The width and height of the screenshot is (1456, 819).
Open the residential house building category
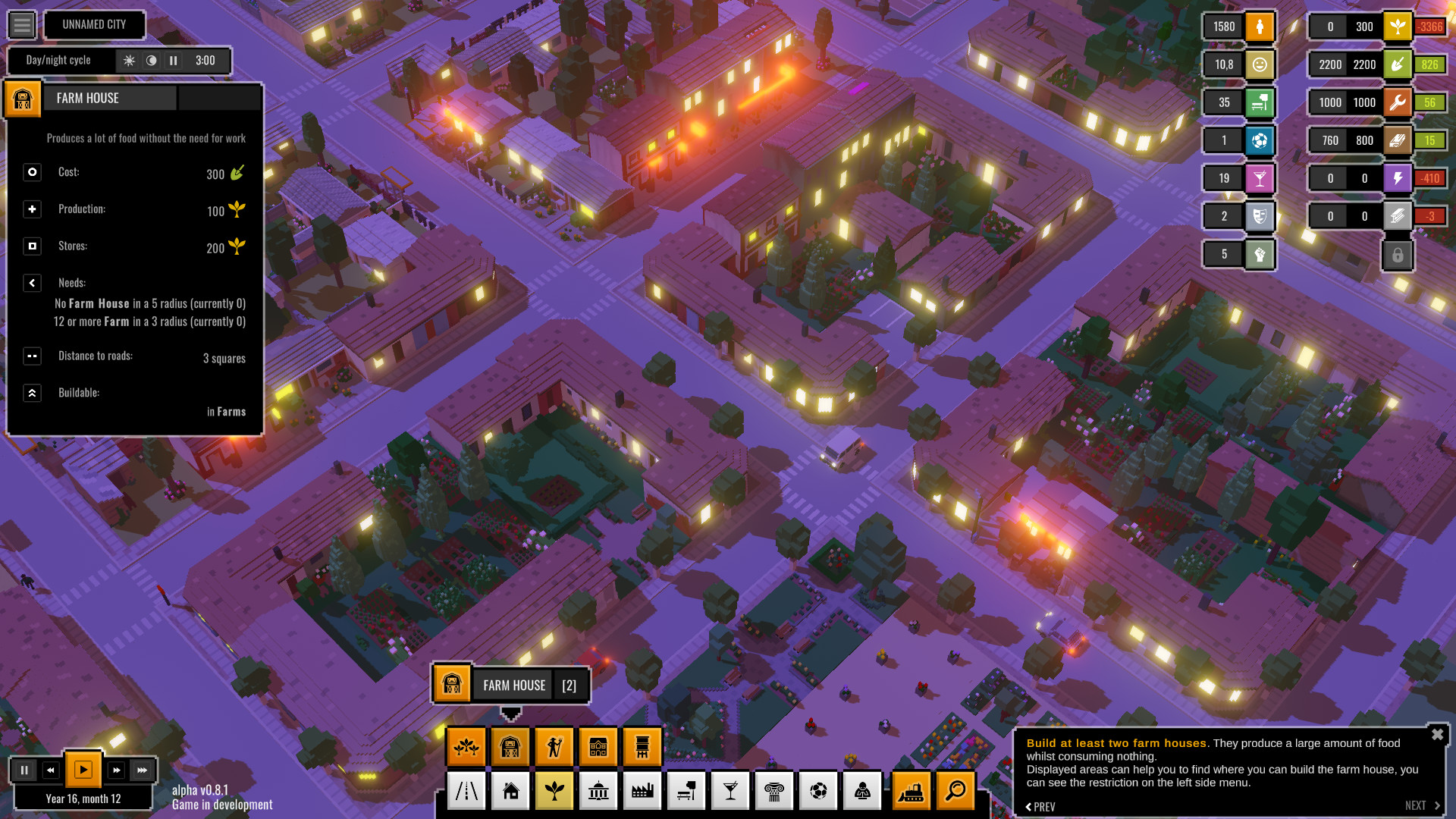pyautogui.click(x=510, y=790)
